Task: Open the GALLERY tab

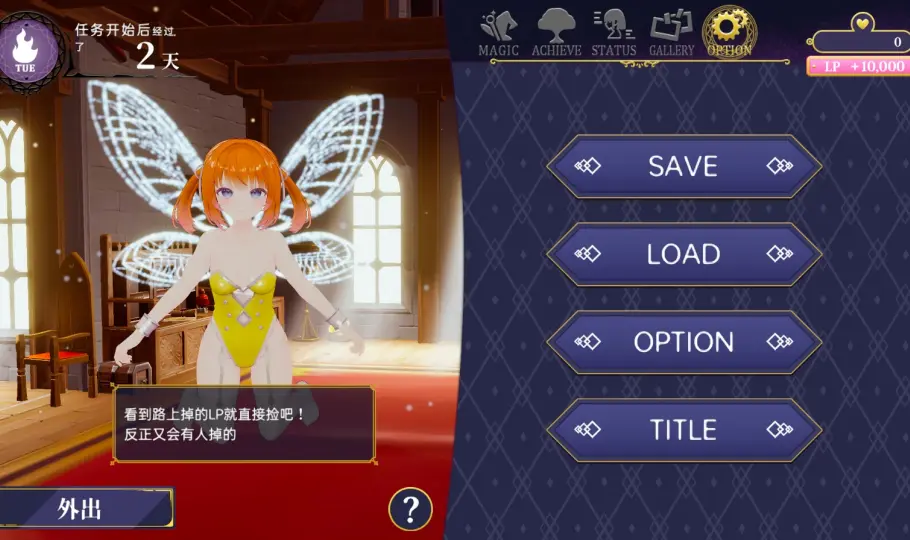Action: coord(671,32)
